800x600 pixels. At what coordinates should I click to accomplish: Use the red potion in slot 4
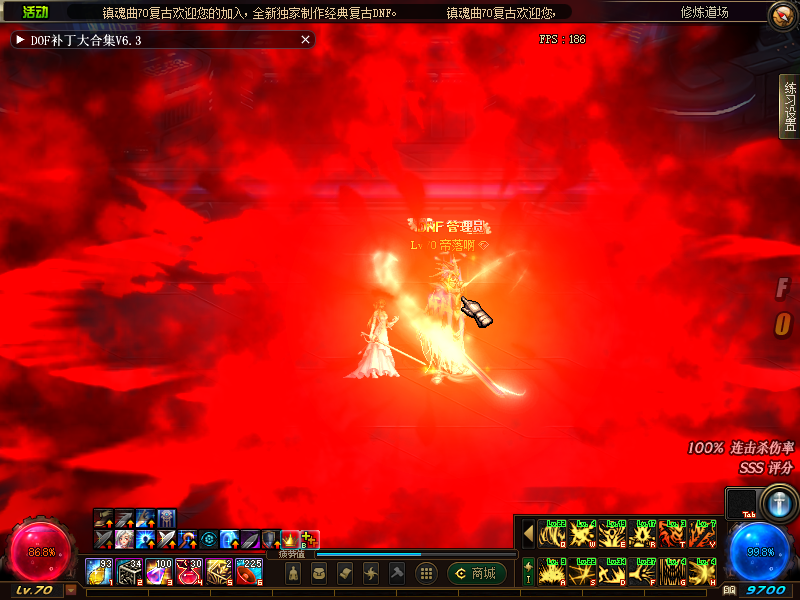click(x=189, y=571)
